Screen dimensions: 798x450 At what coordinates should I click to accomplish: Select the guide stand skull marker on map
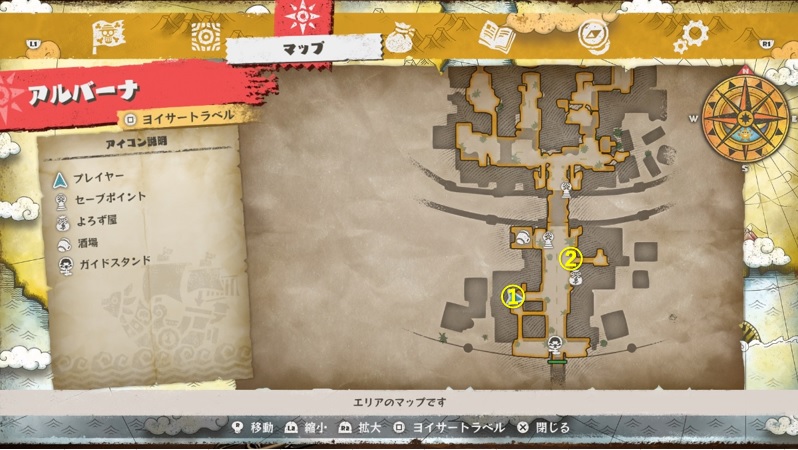click(x=555, y=344)
